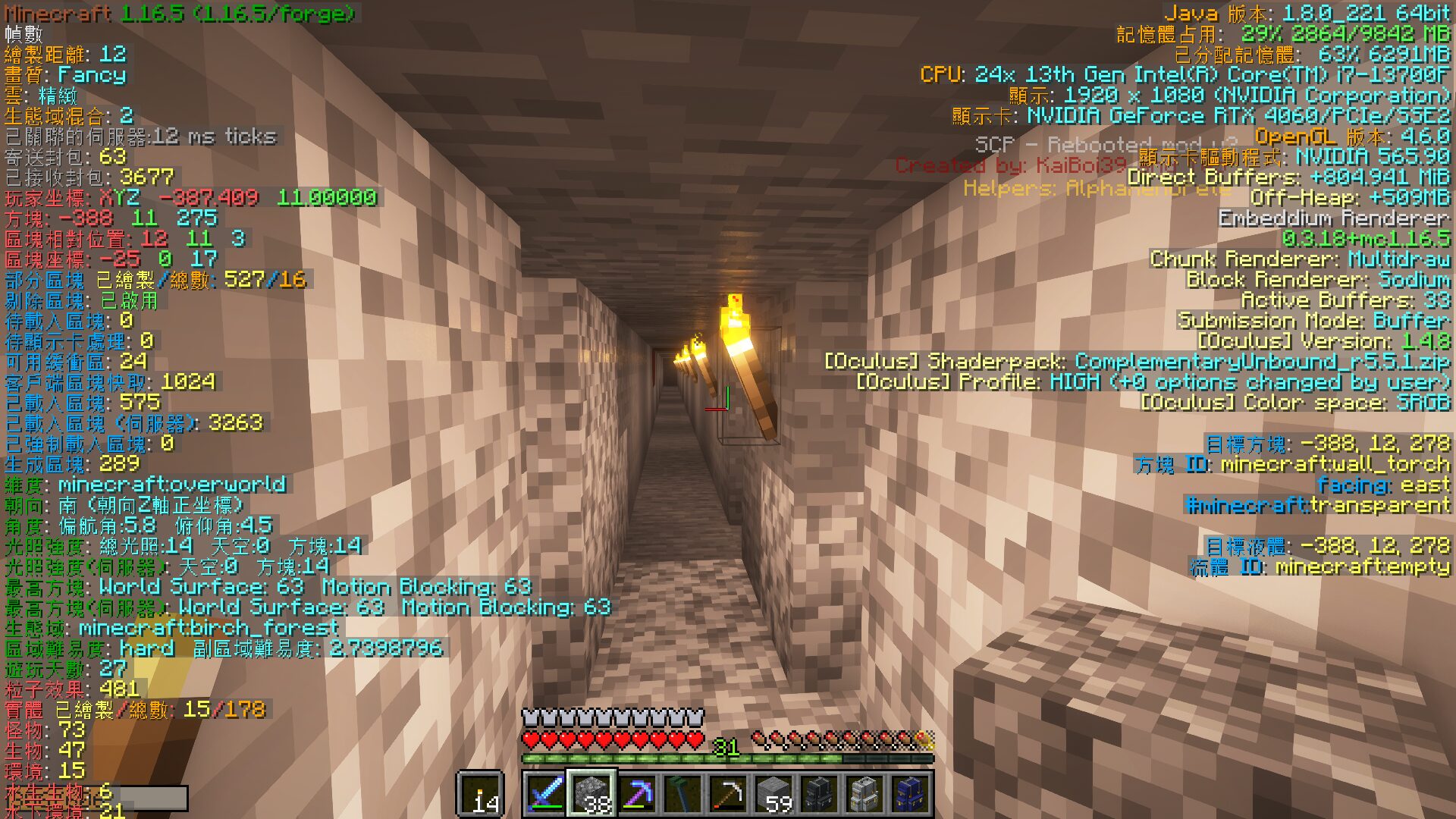Click the off-hand torch slot

click(480, 794)
